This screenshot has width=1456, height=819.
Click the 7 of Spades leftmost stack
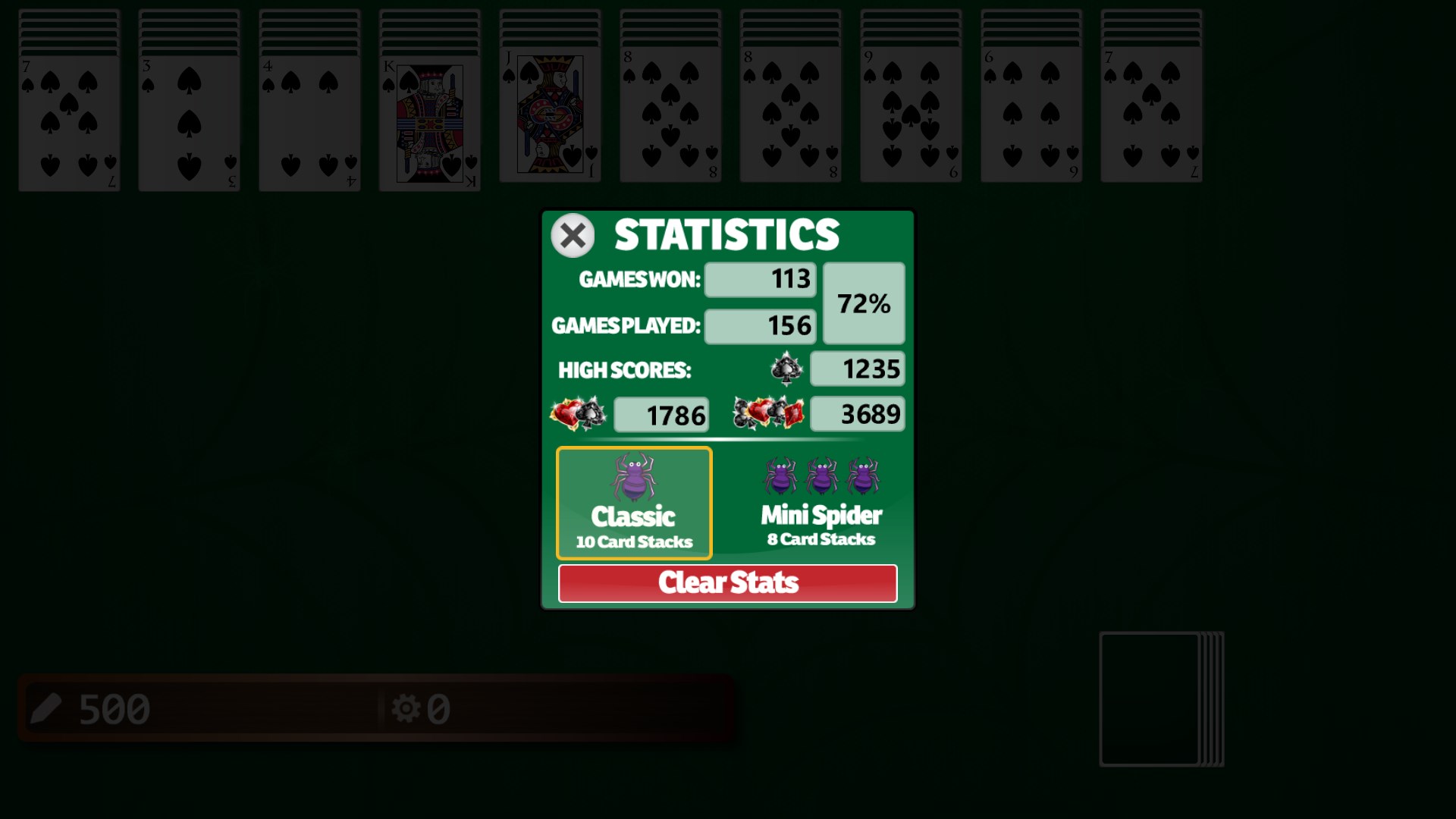[69, 114]
